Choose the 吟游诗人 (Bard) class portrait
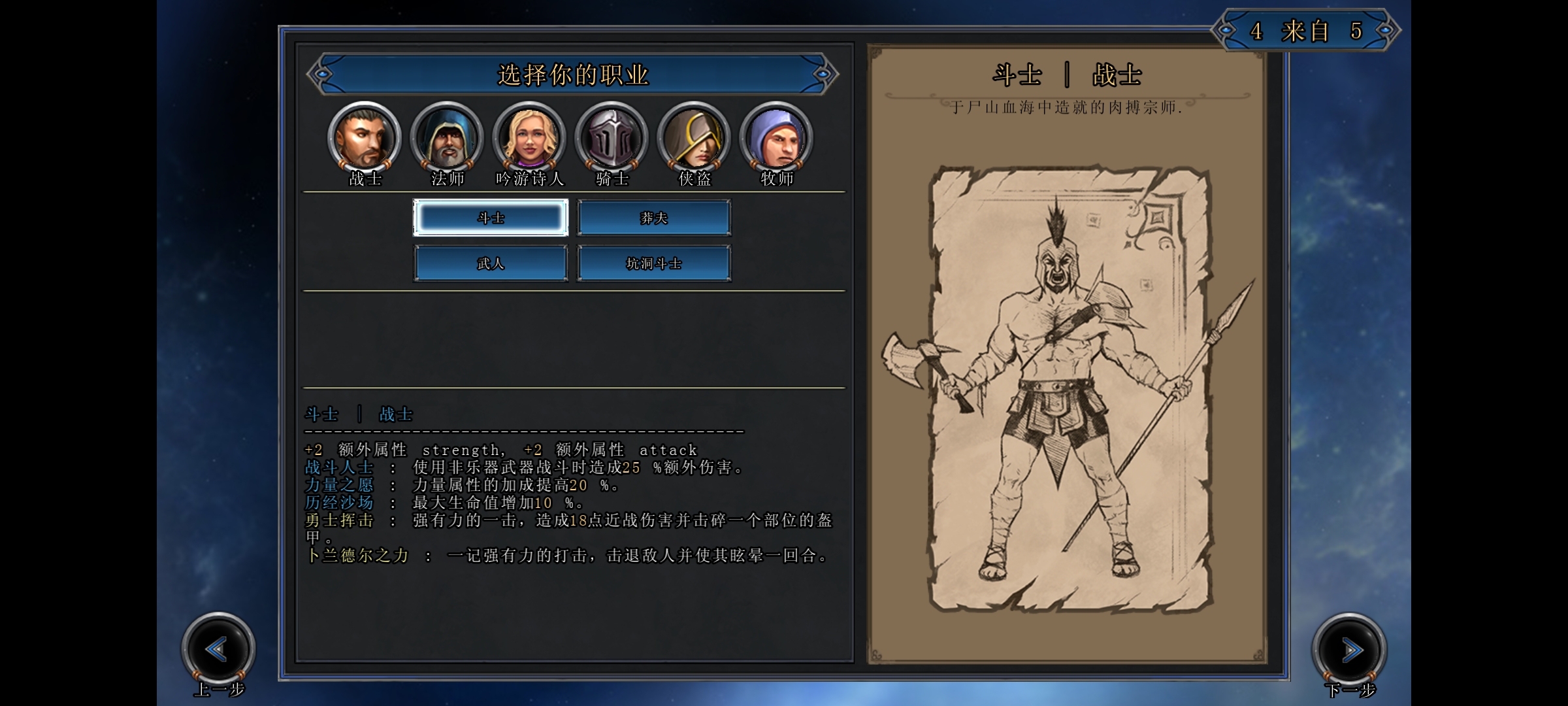The width and height of the screenshot is (1568, 706). (x=529, y=137)
